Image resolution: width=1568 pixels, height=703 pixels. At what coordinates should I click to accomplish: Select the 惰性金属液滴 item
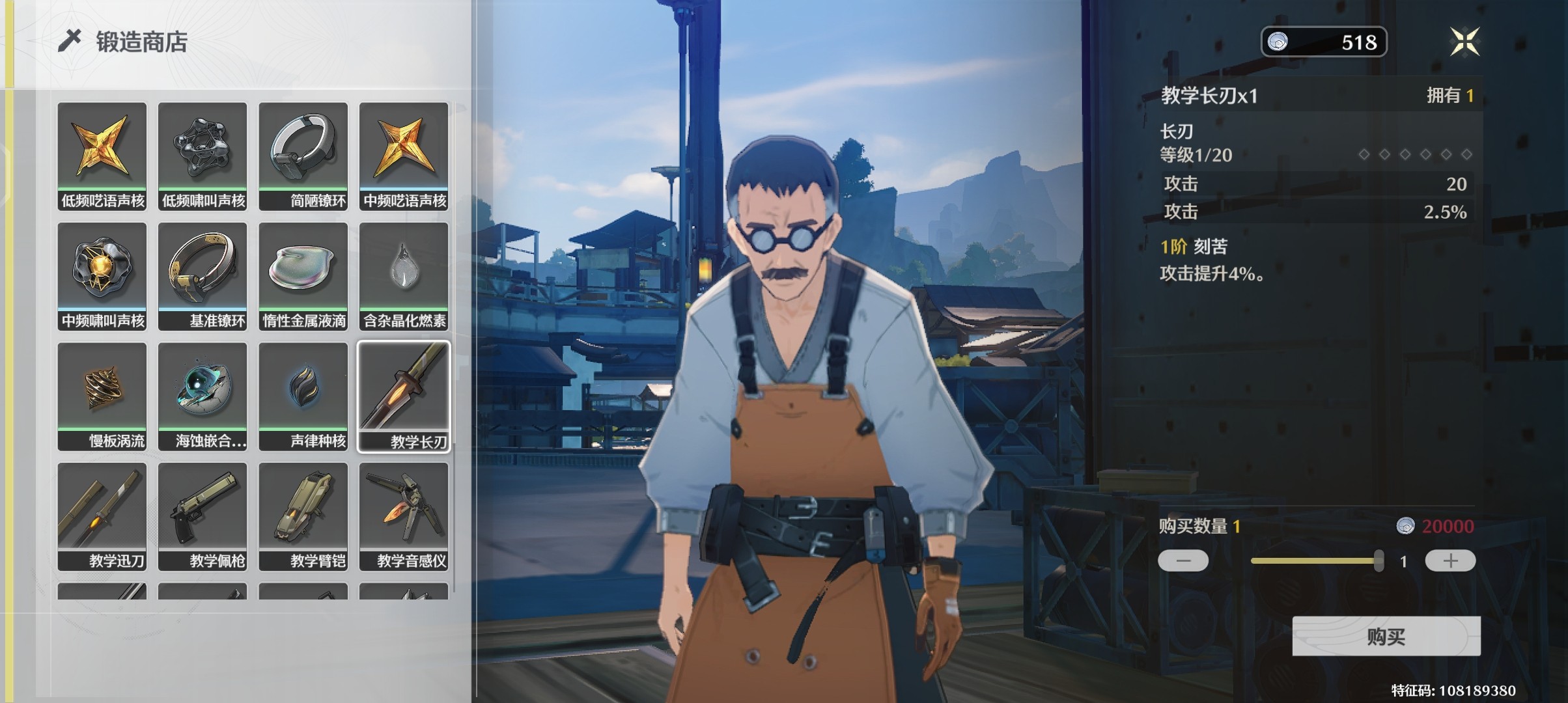[303, 276]
